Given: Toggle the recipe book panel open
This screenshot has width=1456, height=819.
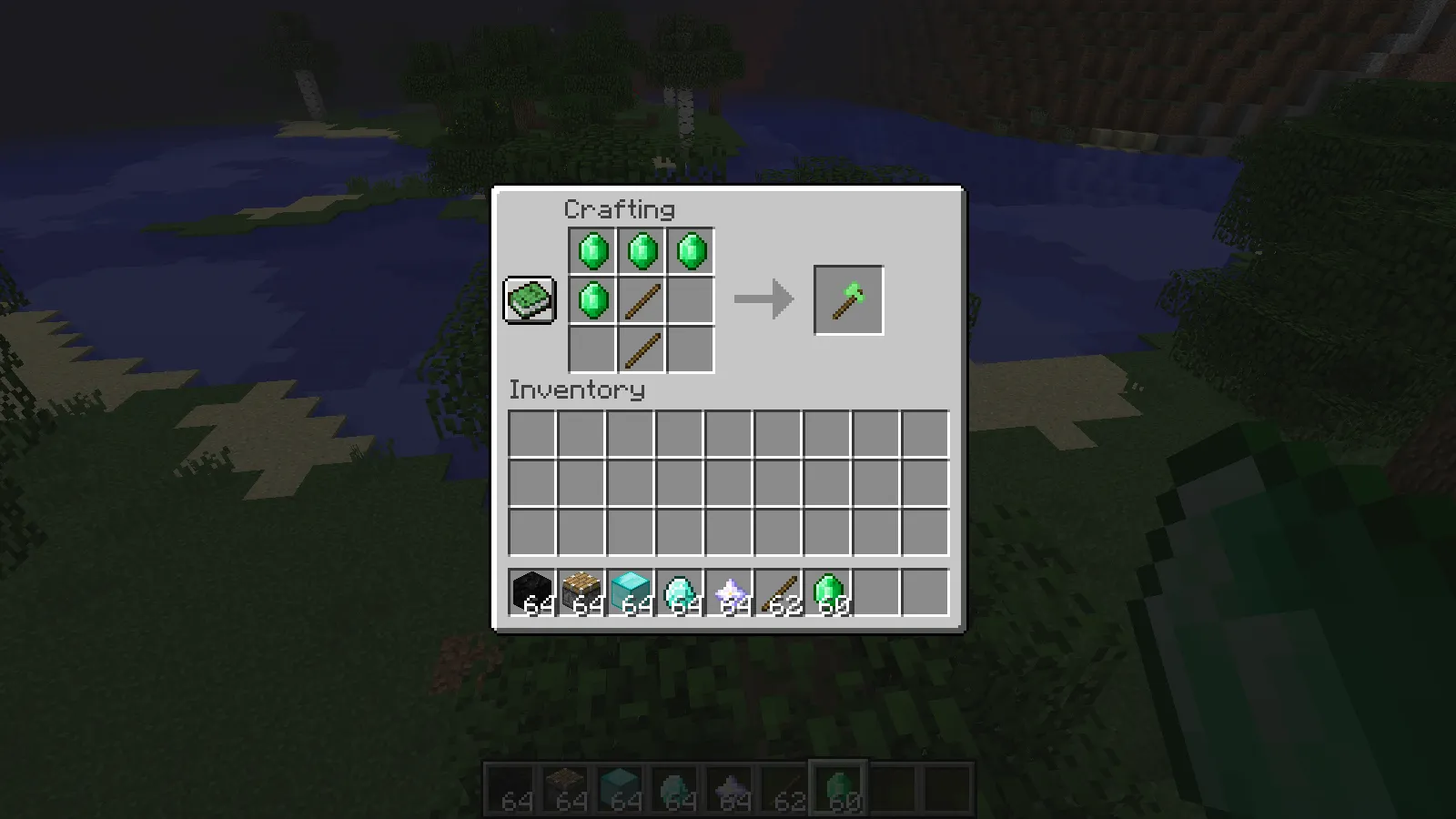Looking at the screenshot, I should [529, 299].
